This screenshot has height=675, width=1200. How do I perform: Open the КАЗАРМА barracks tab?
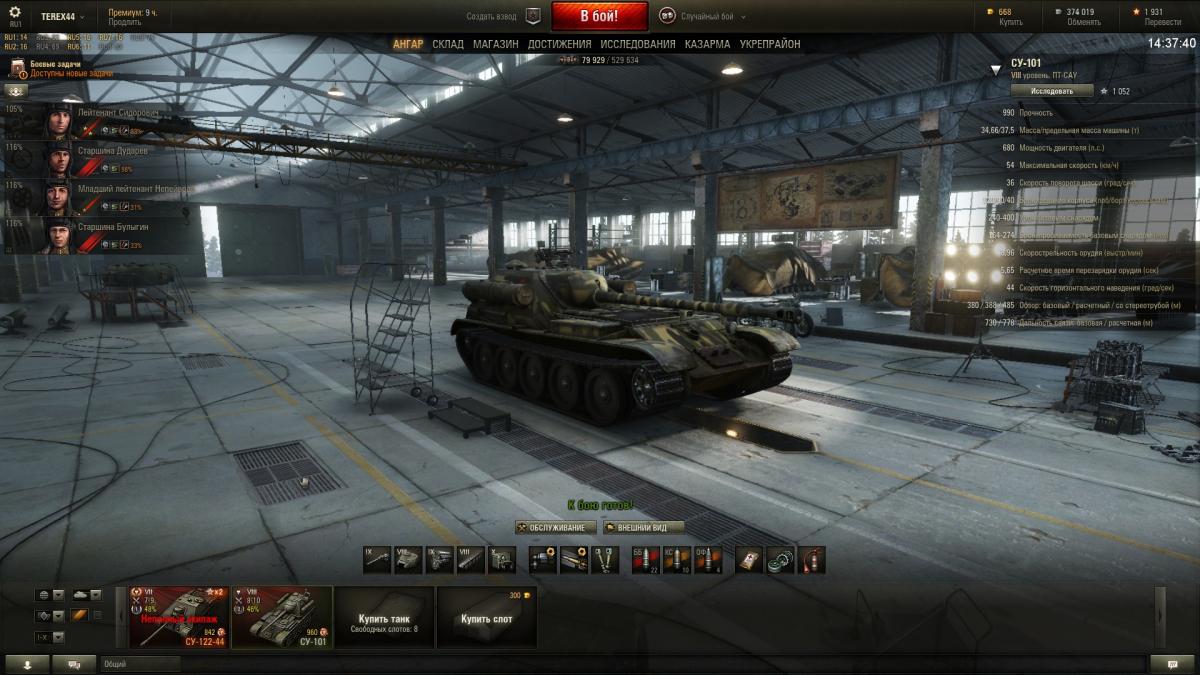[x=707, y=44]
